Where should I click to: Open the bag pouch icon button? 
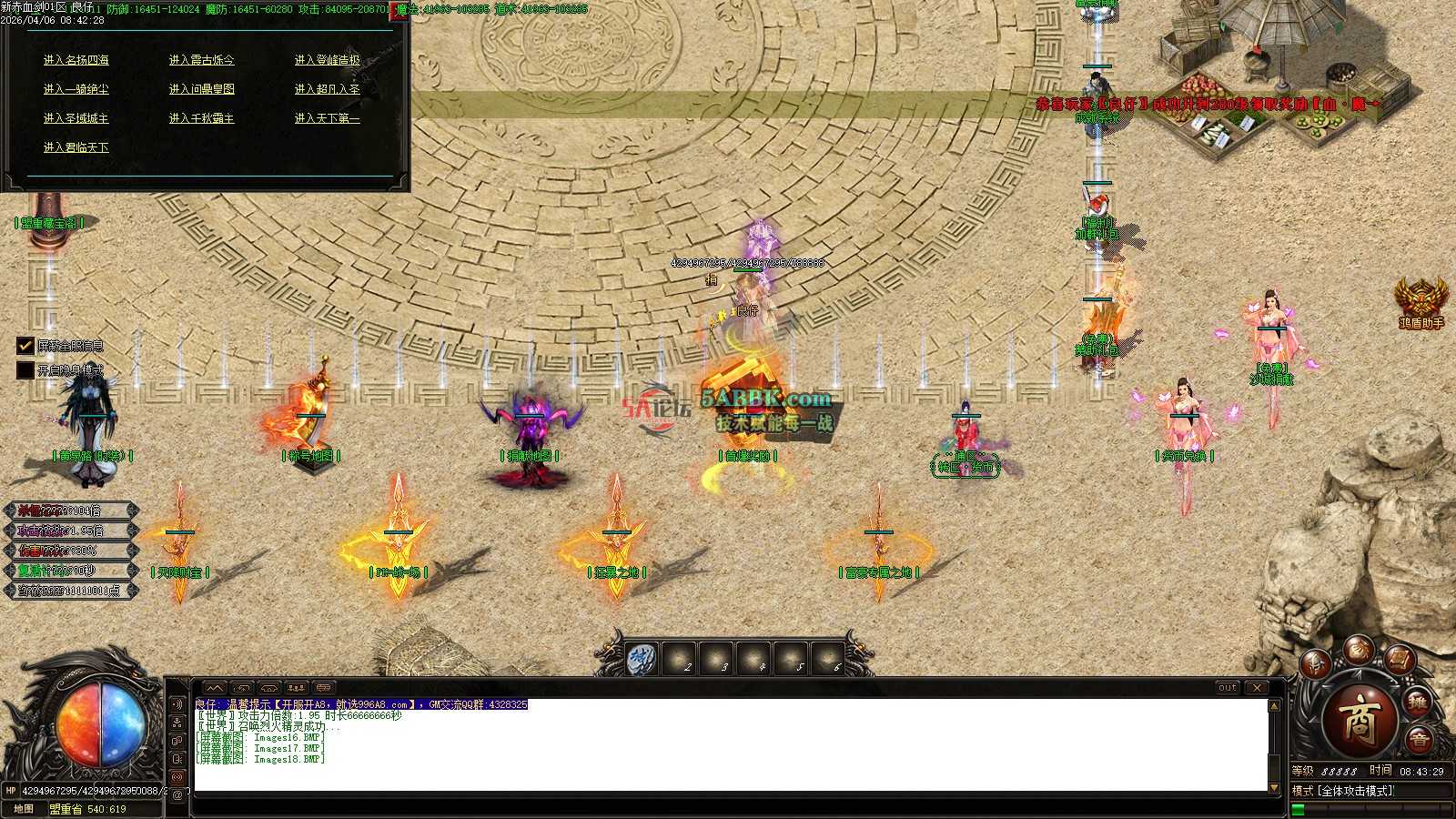click(x=1359, y=648)
